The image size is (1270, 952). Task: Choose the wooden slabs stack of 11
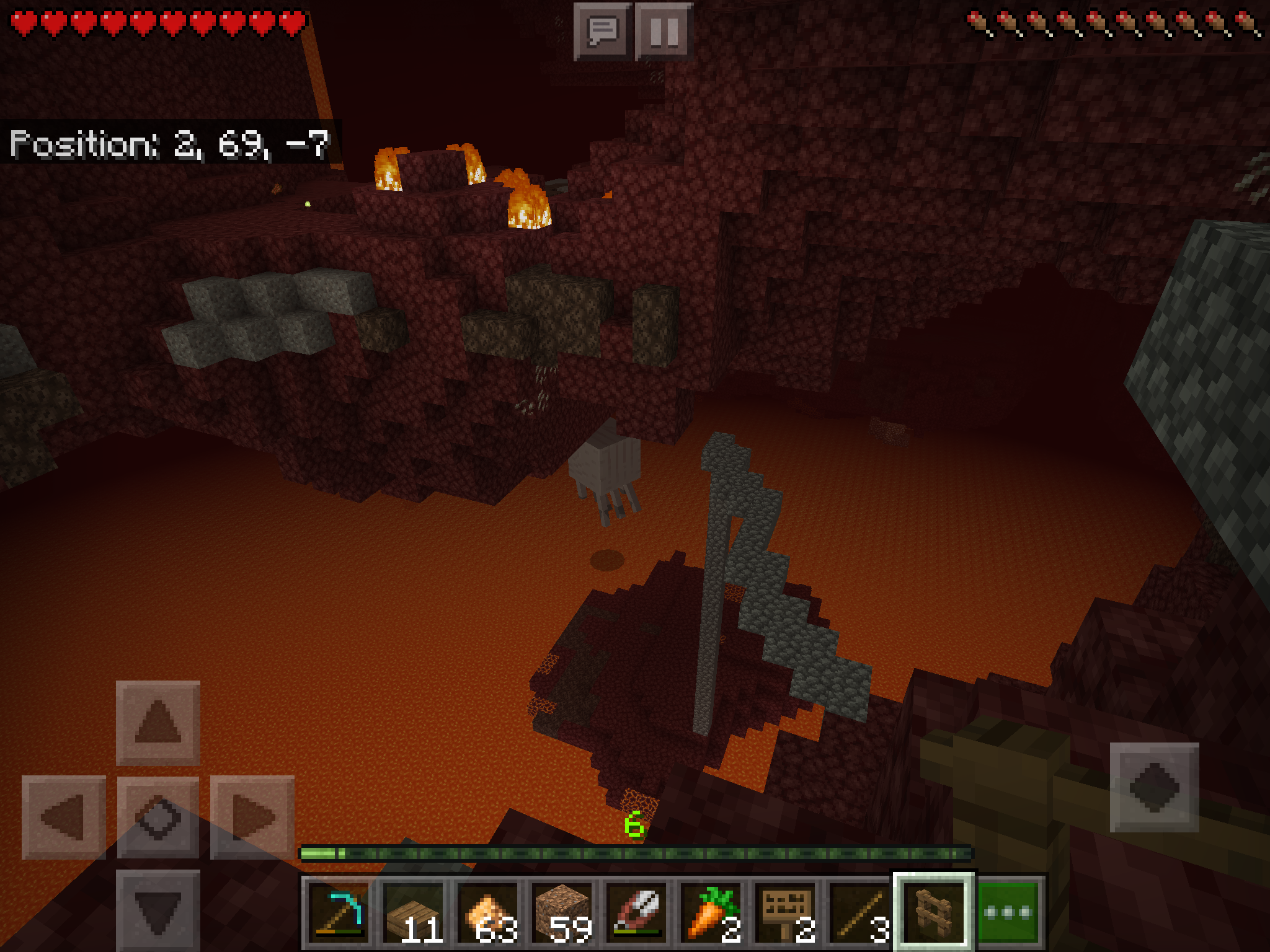tap(413, 912)
